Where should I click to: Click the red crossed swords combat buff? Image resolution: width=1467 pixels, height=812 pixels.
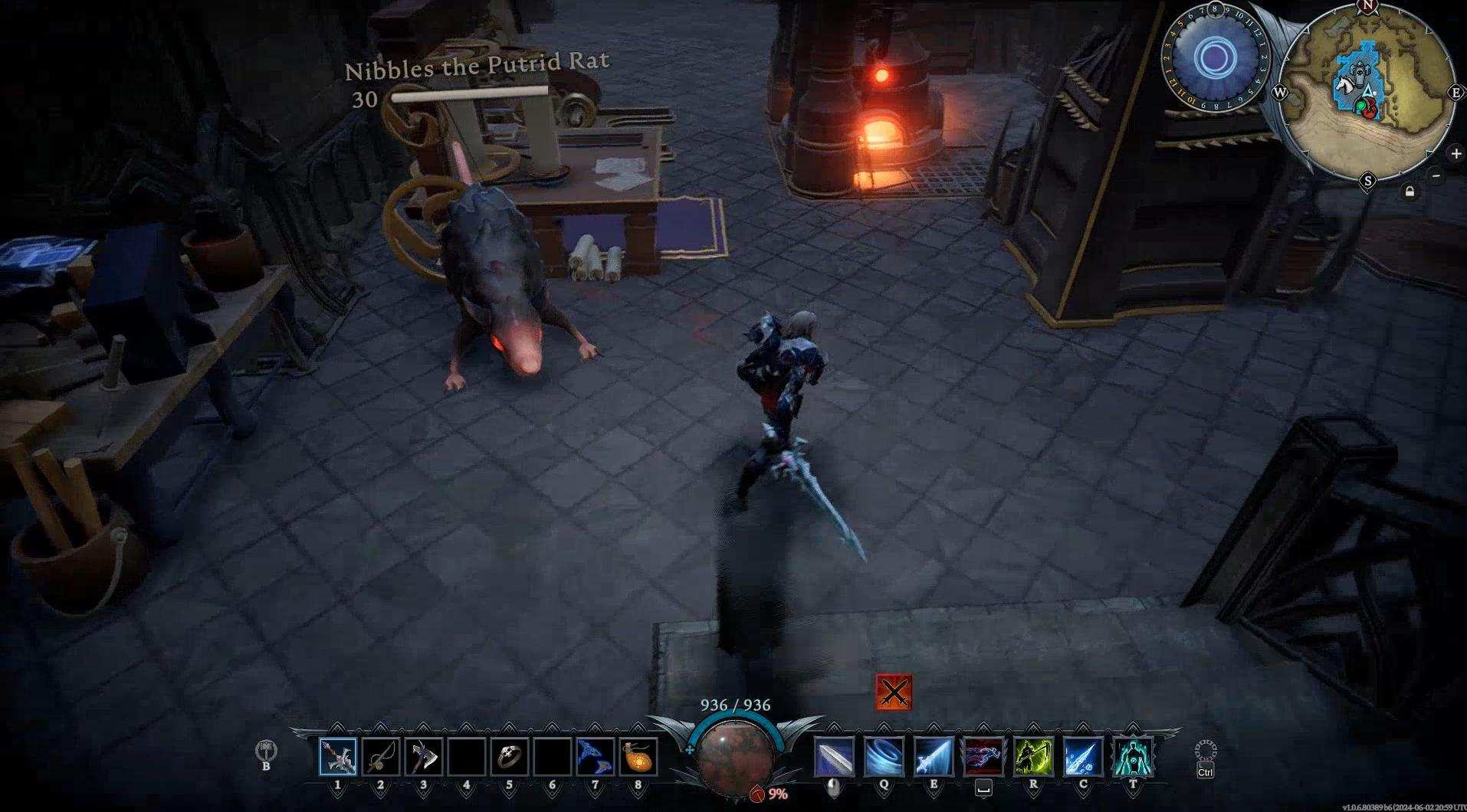[x=894, y=692]
